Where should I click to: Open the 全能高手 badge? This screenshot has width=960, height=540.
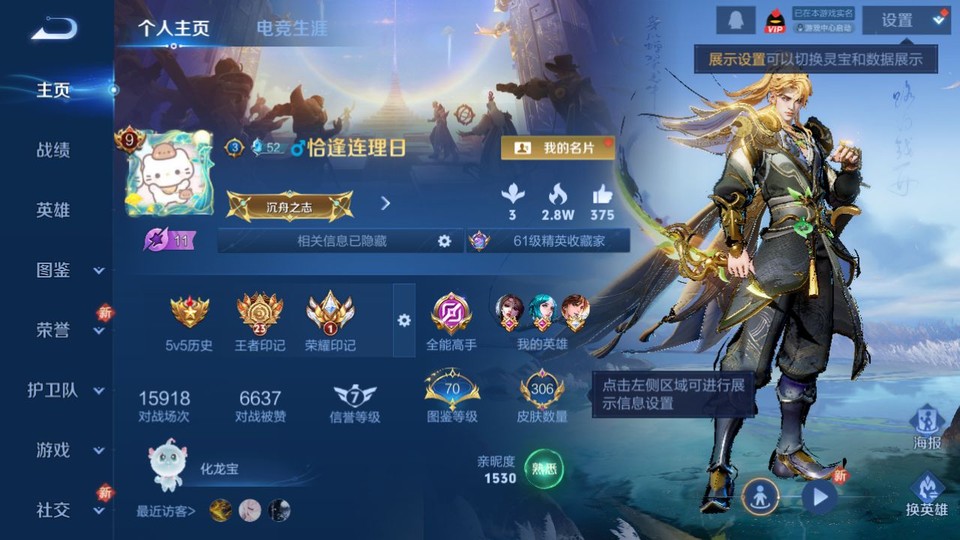(x=451, y=322)
